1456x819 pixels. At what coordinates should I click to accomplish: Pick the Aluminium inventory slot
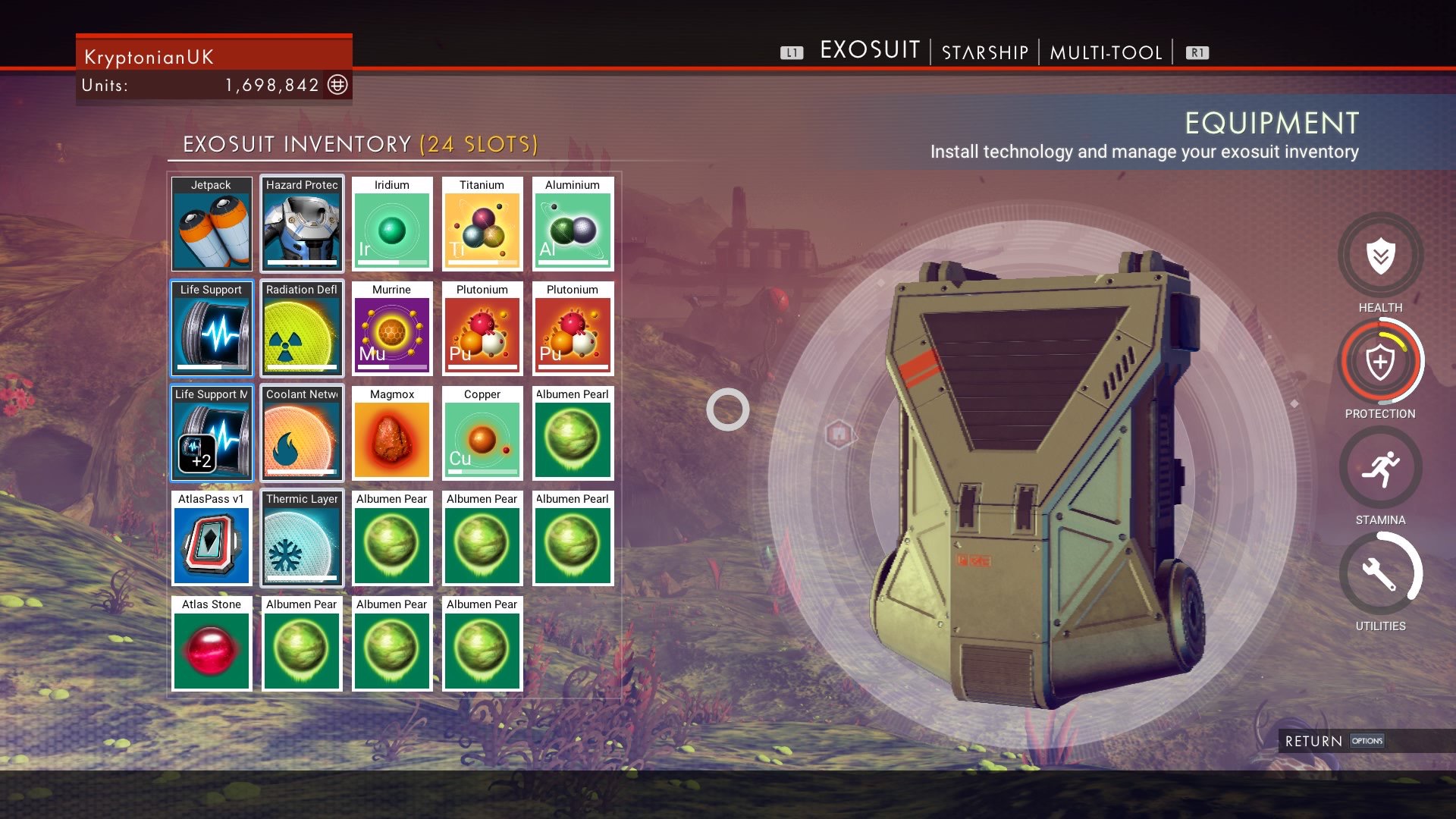pos(573,224)
